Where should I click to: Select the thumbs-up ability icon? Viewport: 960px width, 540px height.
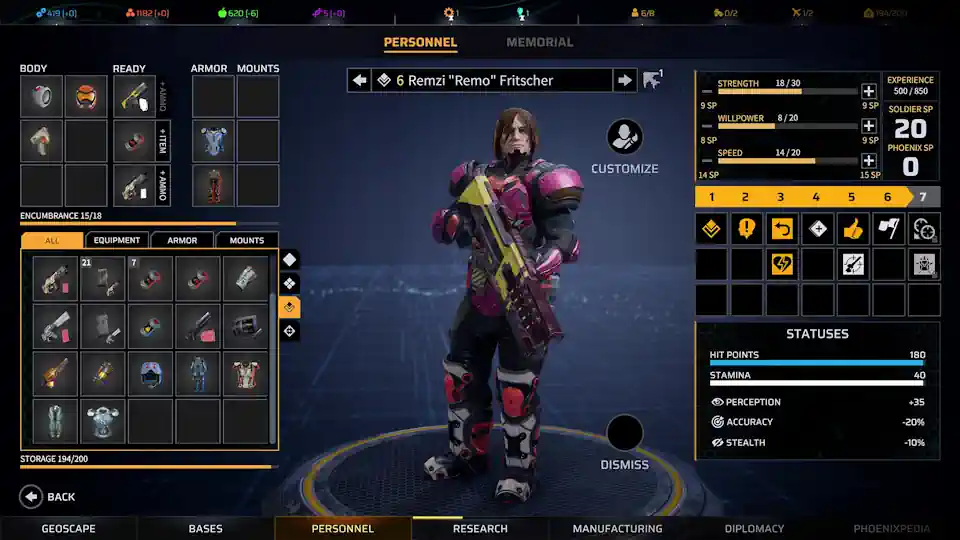(x=853, y=229)
